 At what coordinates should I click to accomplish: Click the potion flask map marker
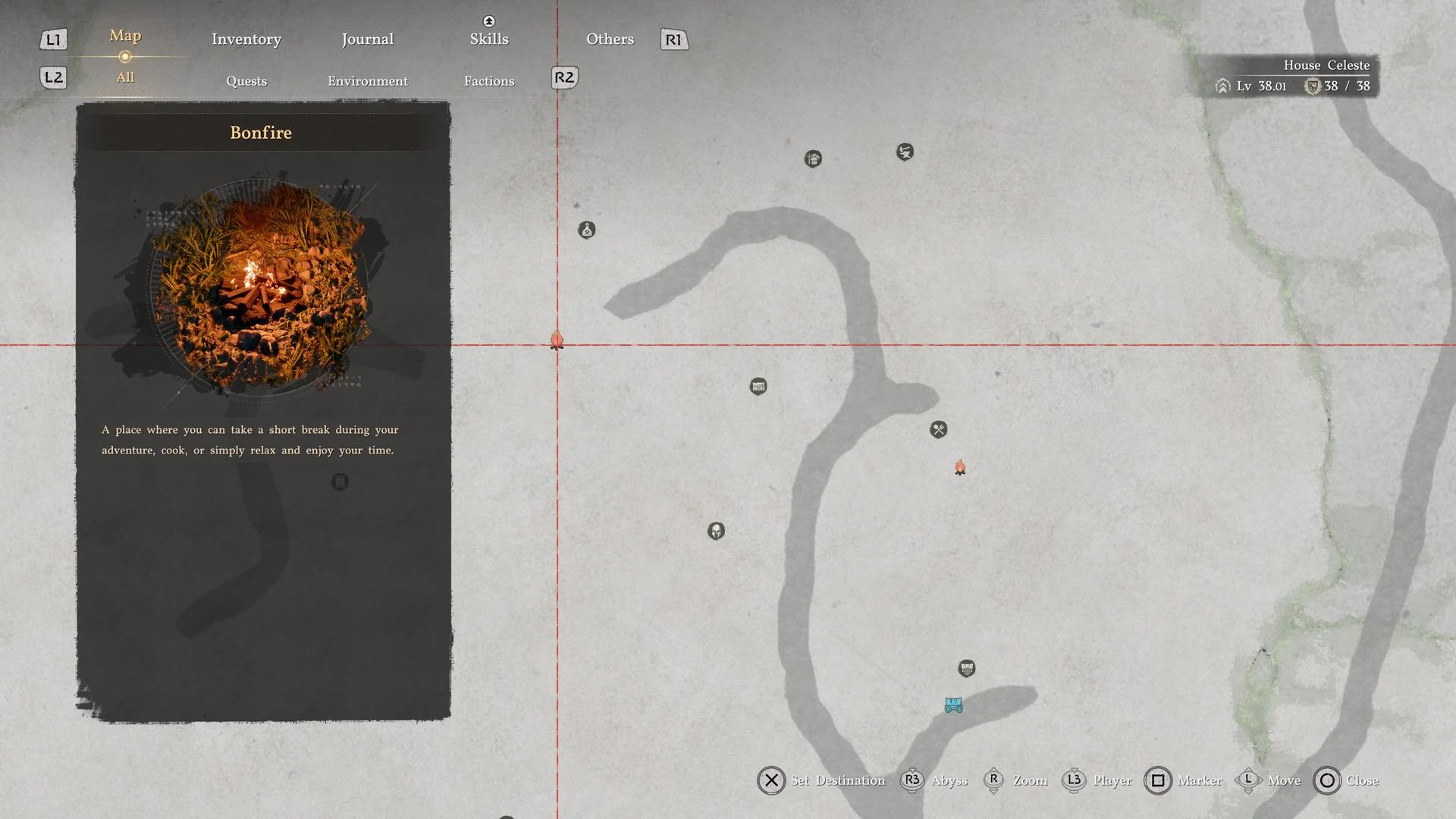[586, 230]
